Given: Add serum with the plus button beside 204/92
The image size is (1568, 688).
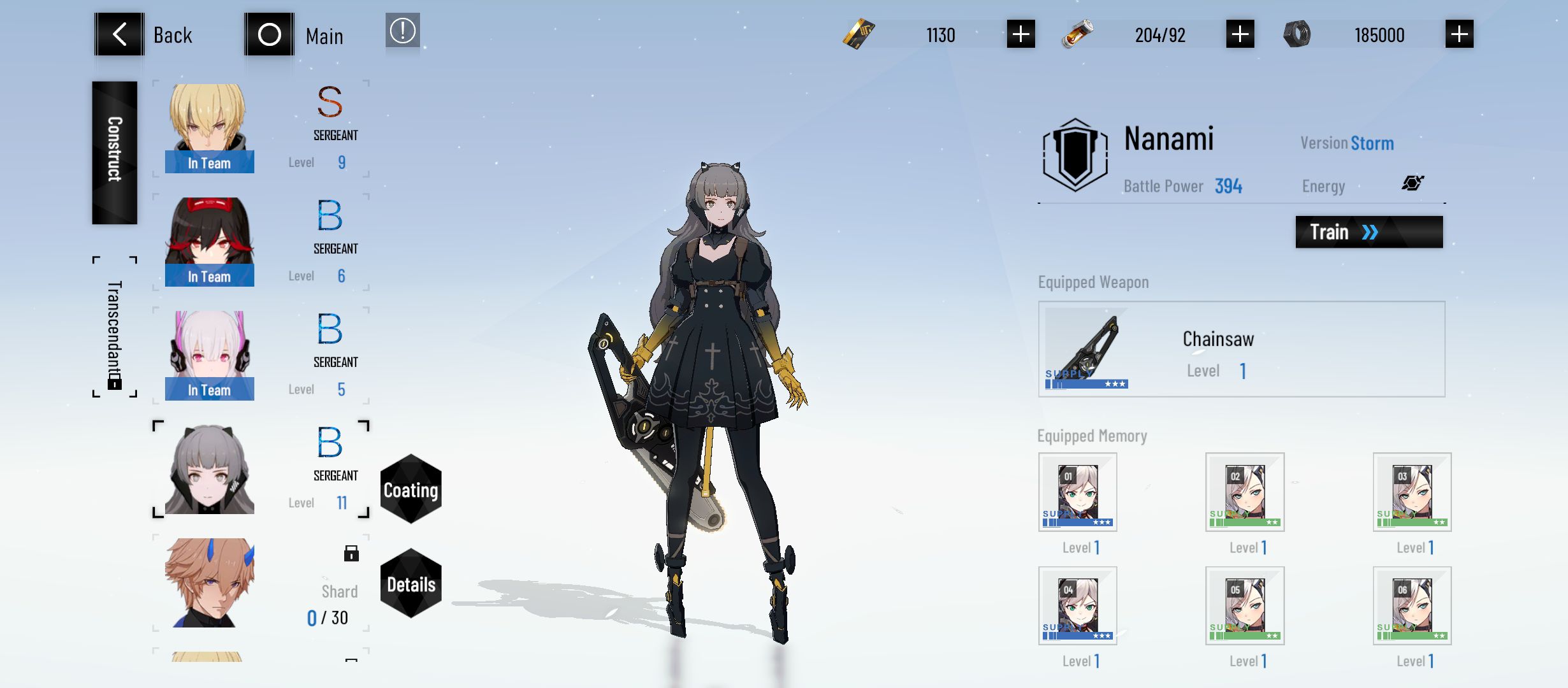Looking at the screenshot, I should (1240, 34).
